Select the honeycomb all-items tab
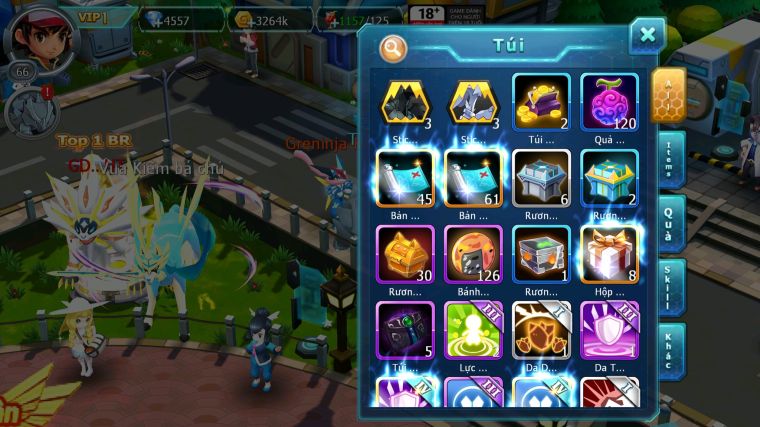Viewport: 760px width, 427px height. (x=669, y=96)
